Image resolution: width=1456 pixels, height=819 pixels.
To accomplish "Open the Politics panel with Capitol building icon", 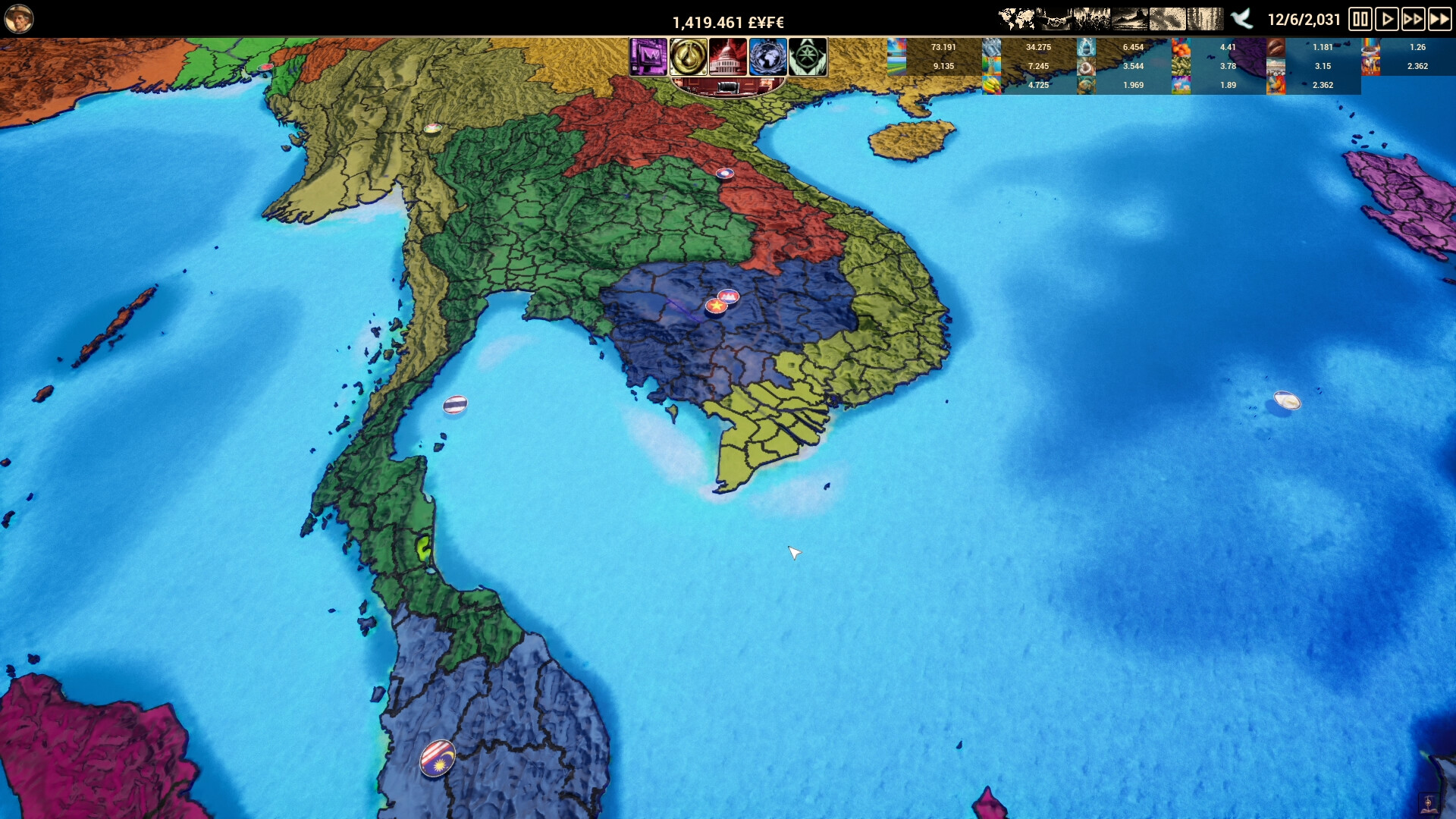I will [729, 57].
